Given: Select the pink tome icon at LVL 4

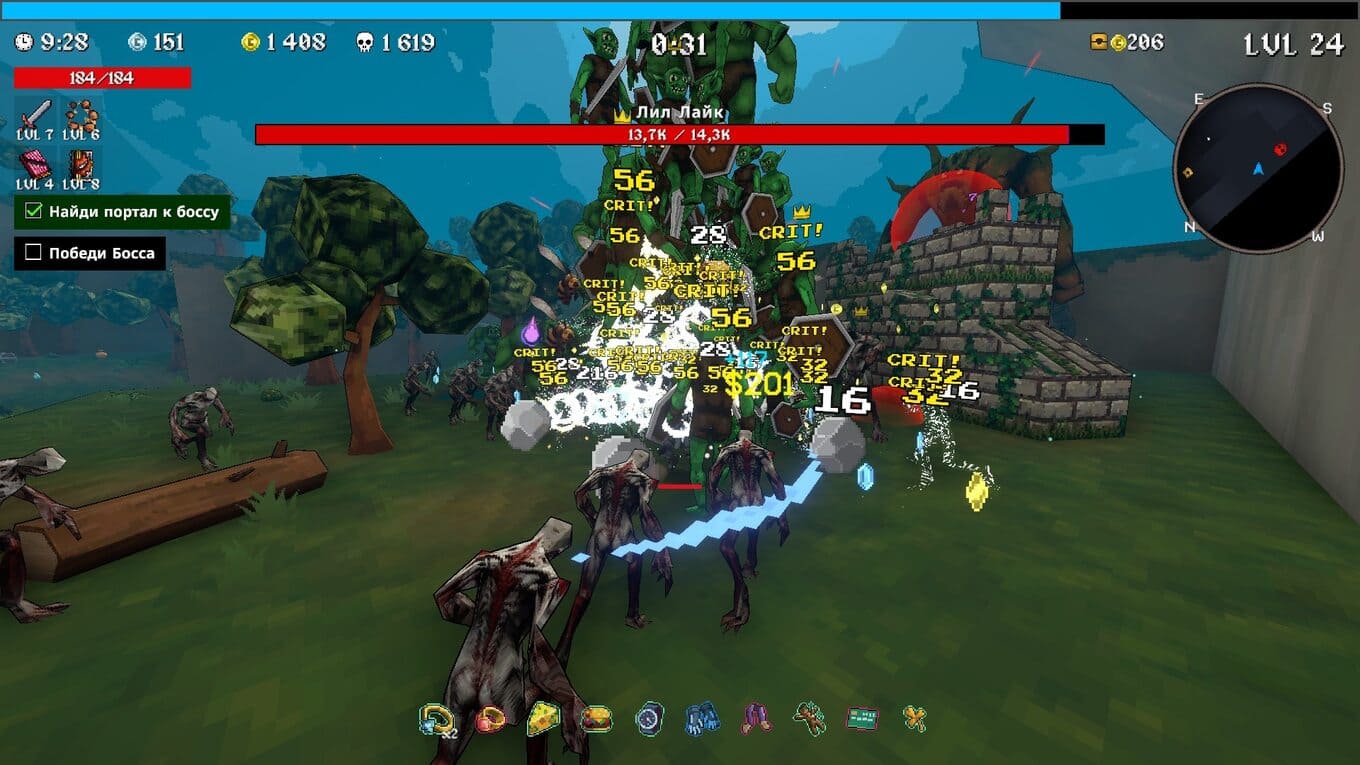Looking at the screenshot, I should [x=35, y=163].
